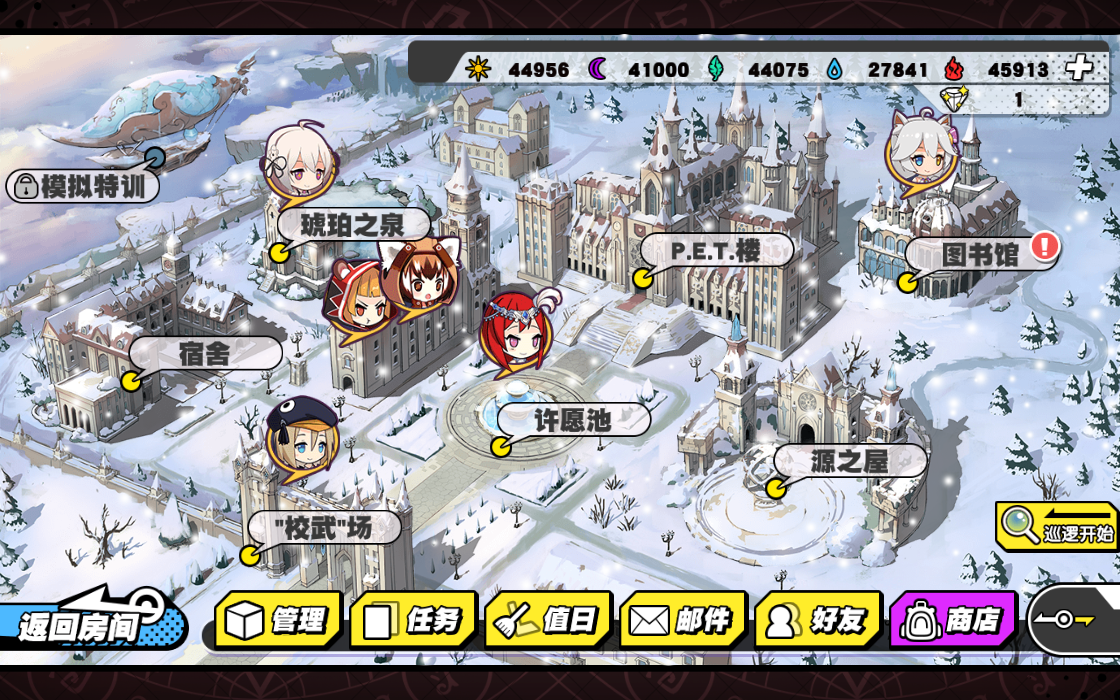Open the 任务 quest list

tap(413, 620)
